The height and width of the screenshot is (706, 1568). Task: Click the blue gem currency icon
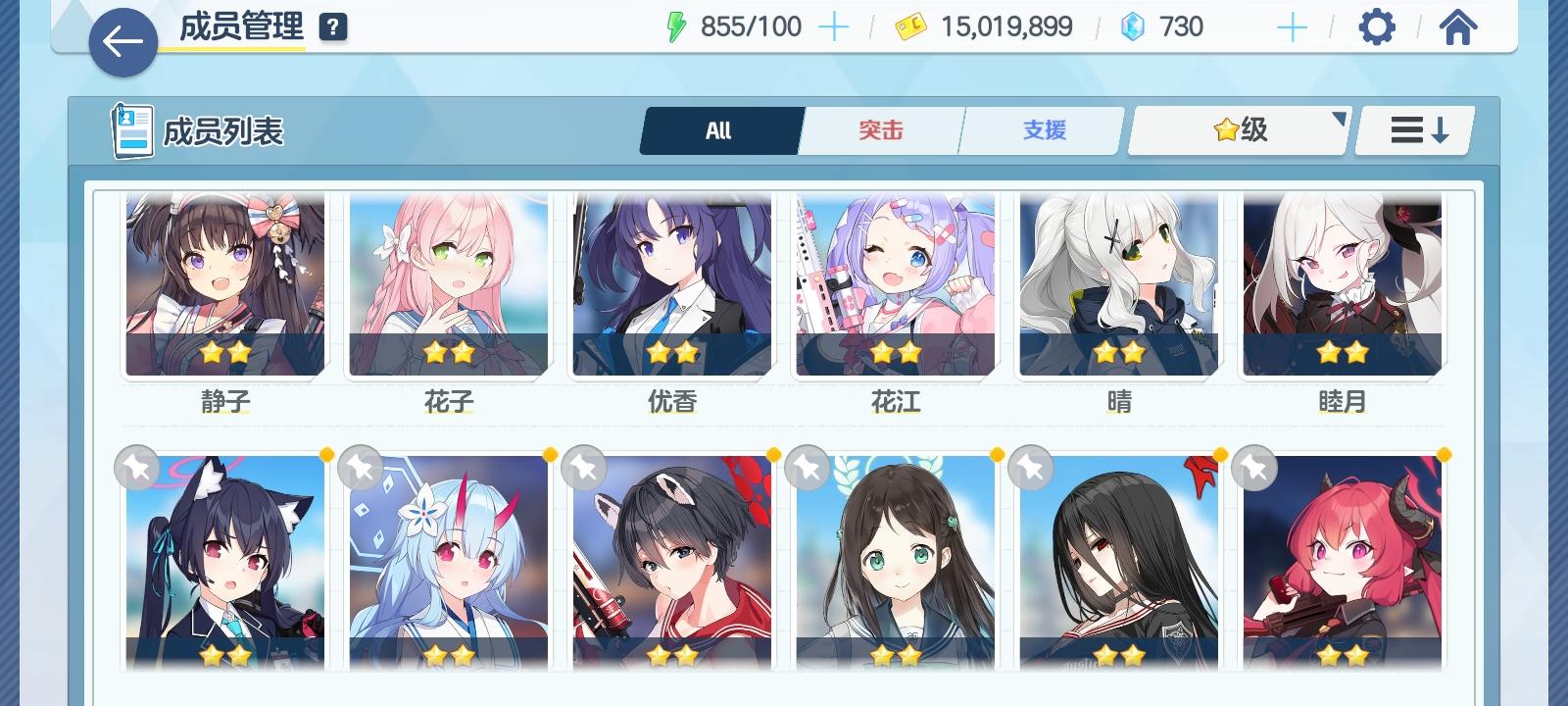(x=1132, y=26)
